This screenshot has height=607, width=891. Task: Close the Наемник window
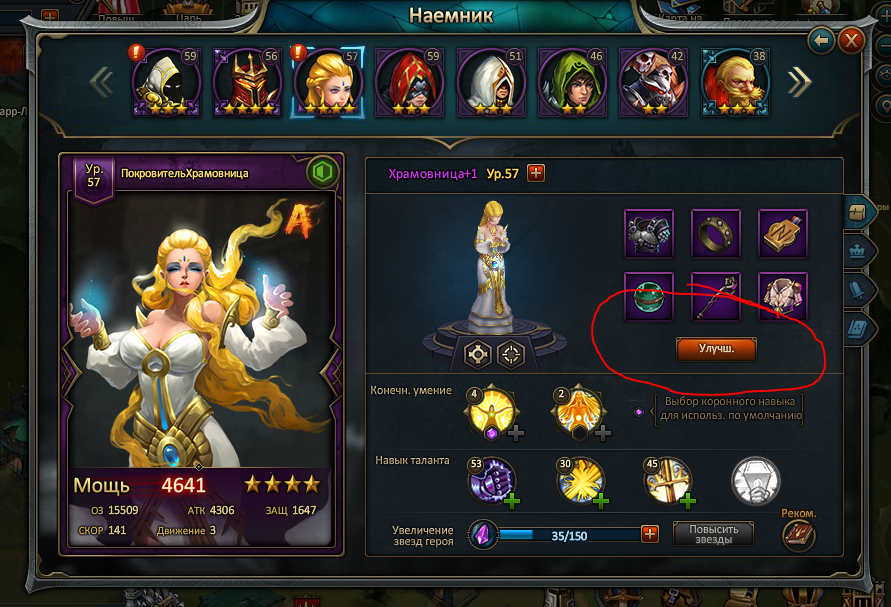851,40
